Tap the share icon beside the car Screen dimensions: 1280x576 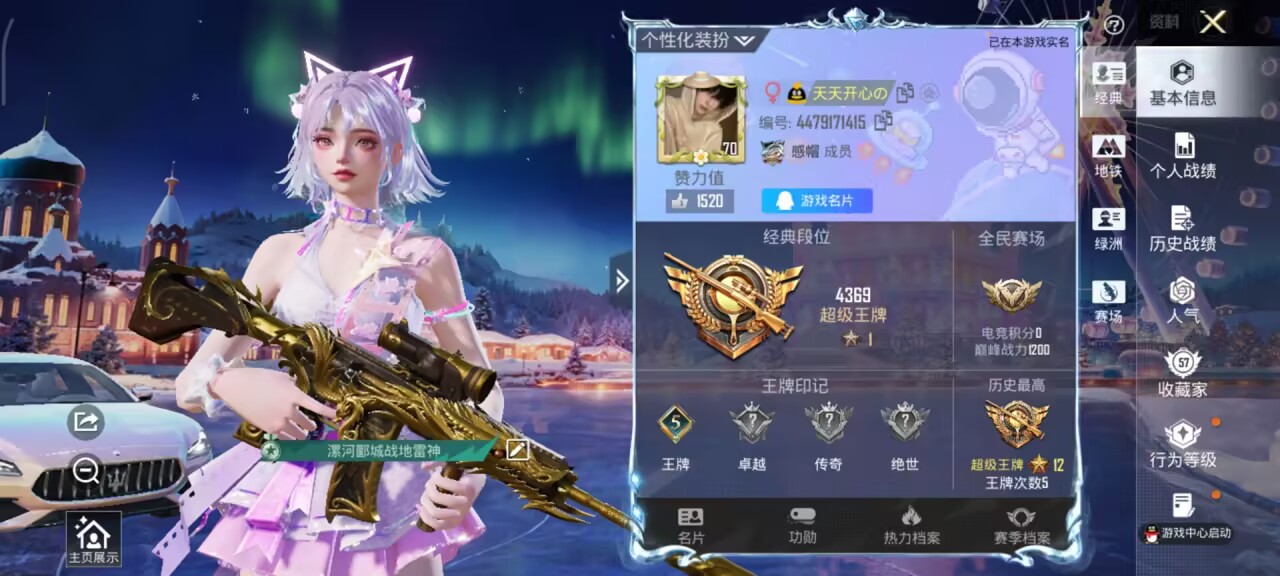pos(86,422)
